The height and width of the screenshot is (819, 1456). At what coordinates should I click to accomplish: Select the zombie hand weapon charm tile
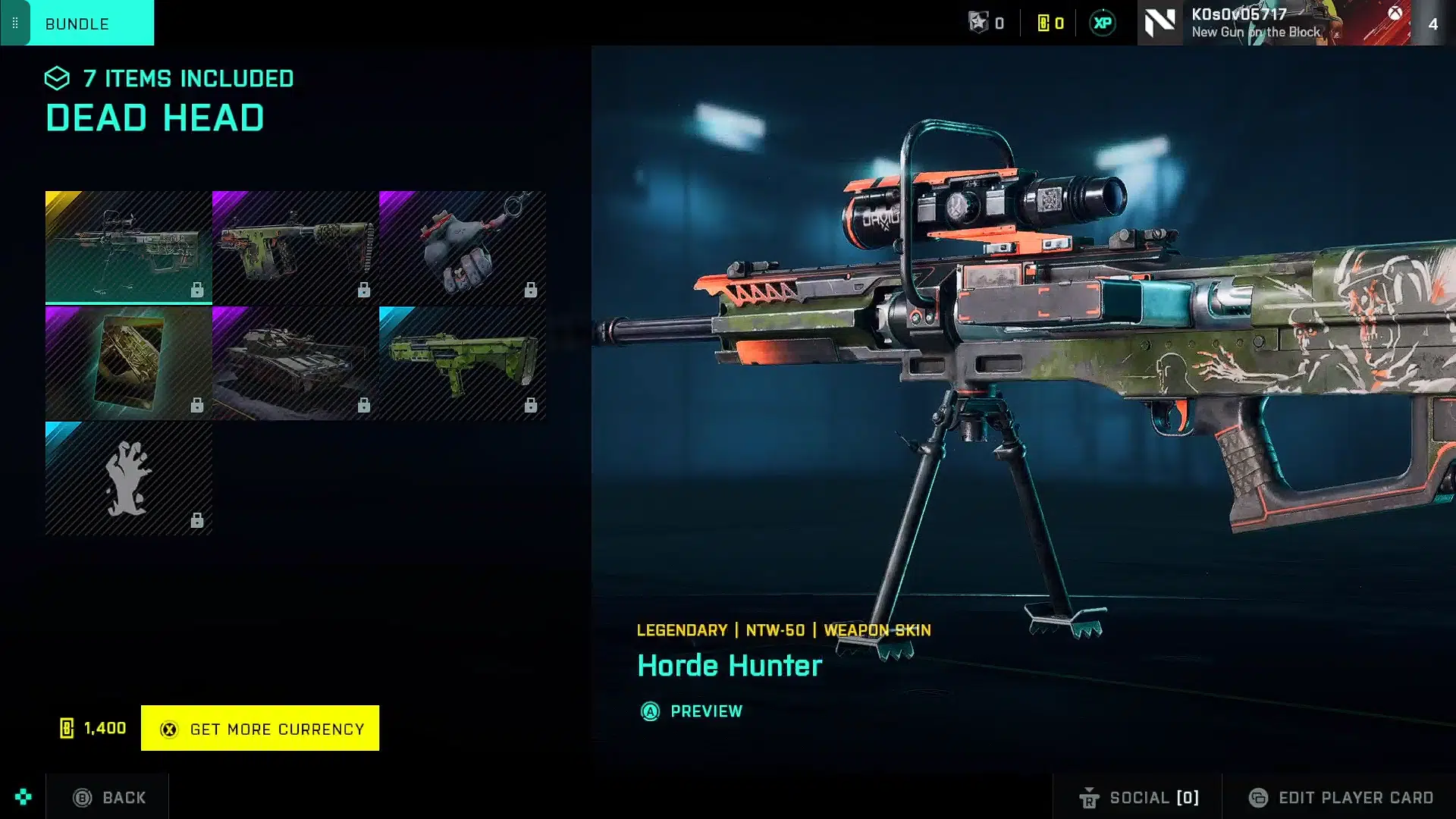(x=462, y=246)
